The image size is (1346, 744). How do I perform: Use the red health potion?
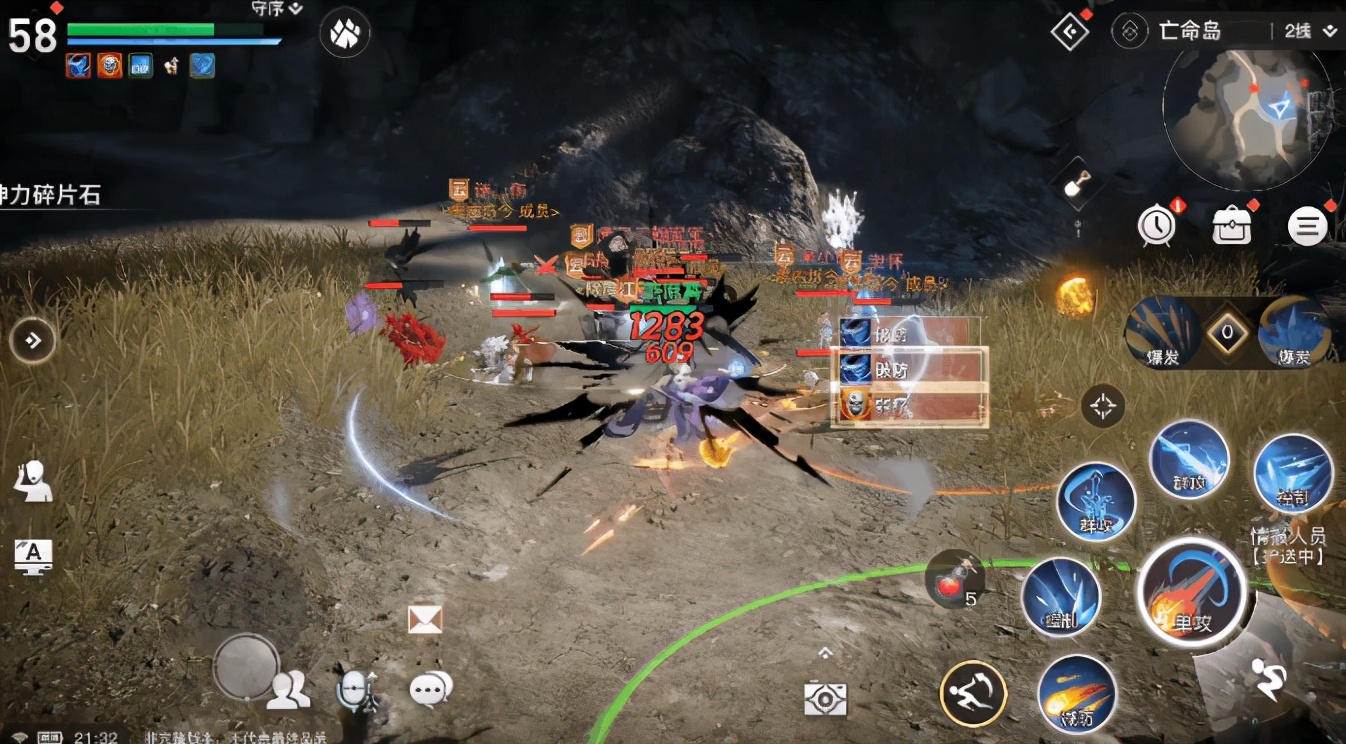950,580
